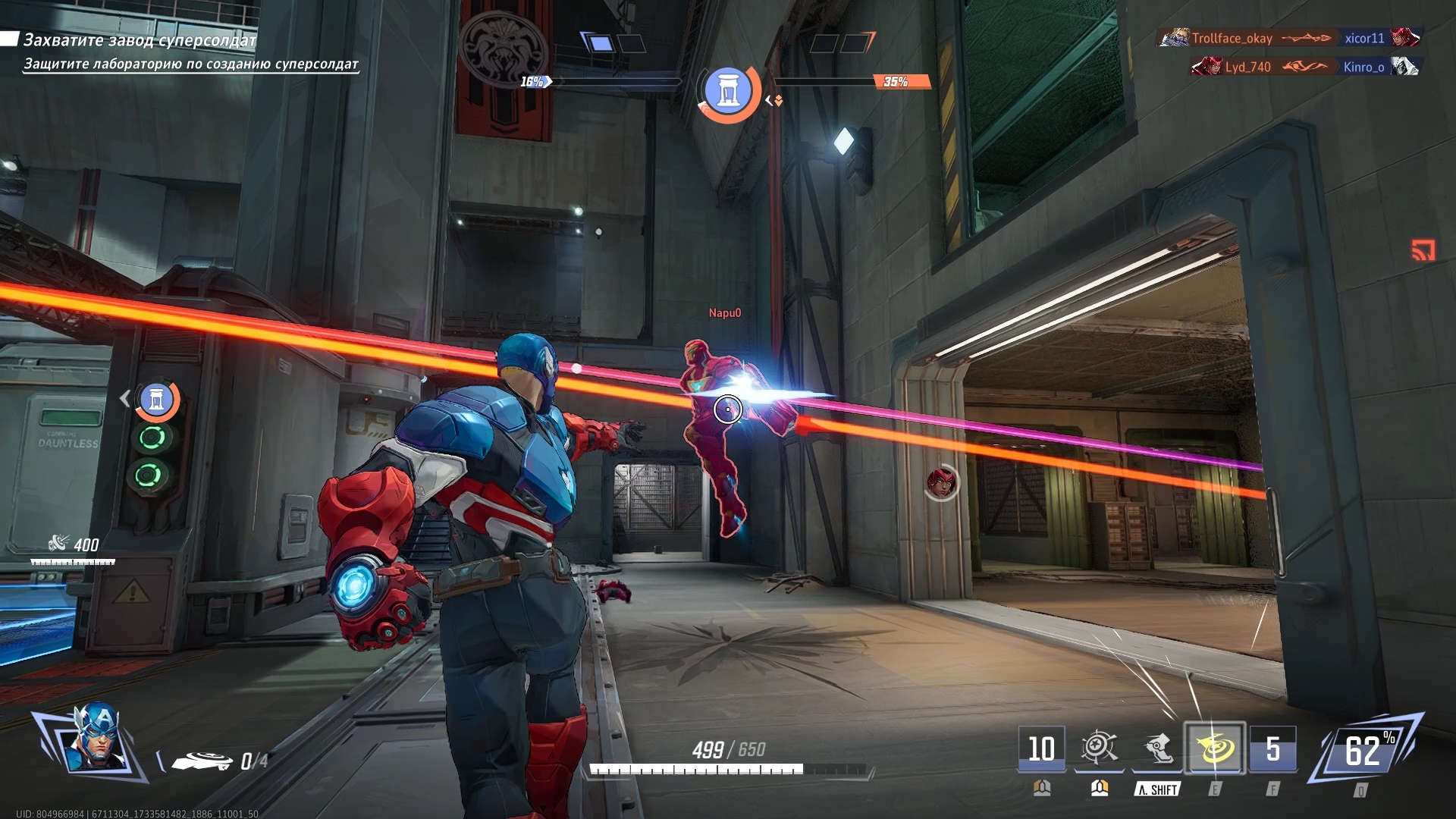This screenshot has width=1456, height=819.
Task: Click the capture point waypoint marker
Action: (x=157, y=399)
